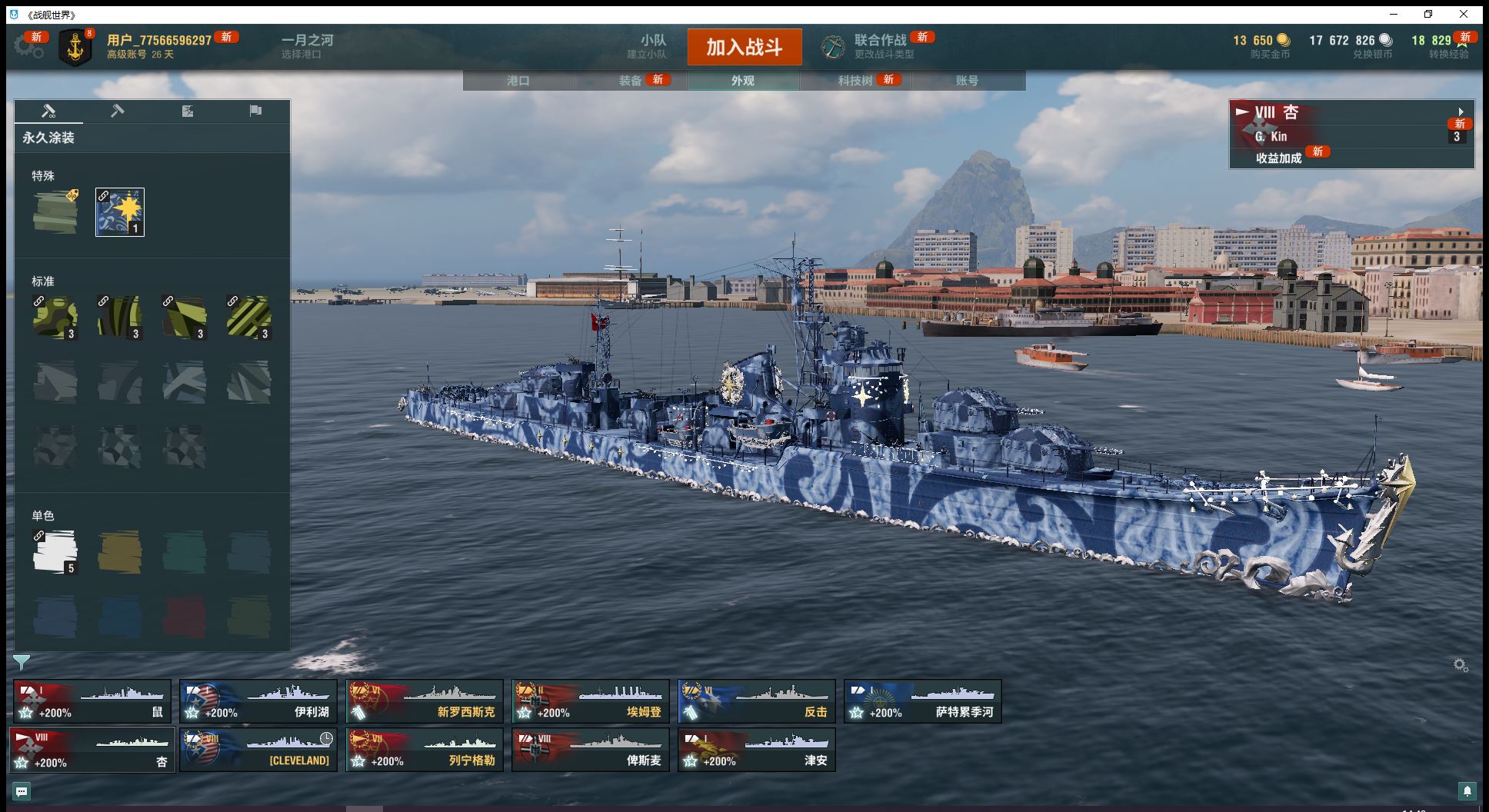
Task: Select the blue starry special camouflage
Action: pyautogui.click(x=120, y=212)
